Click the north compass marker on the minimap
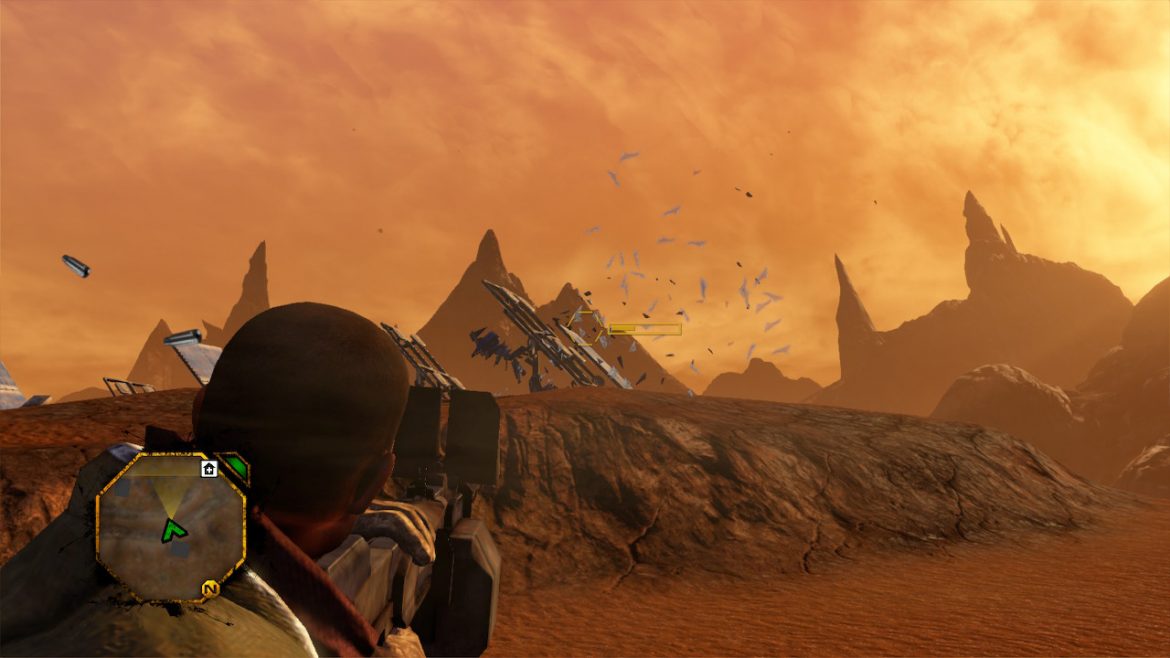The image size is (1170, 658). (x=210, y=589)
